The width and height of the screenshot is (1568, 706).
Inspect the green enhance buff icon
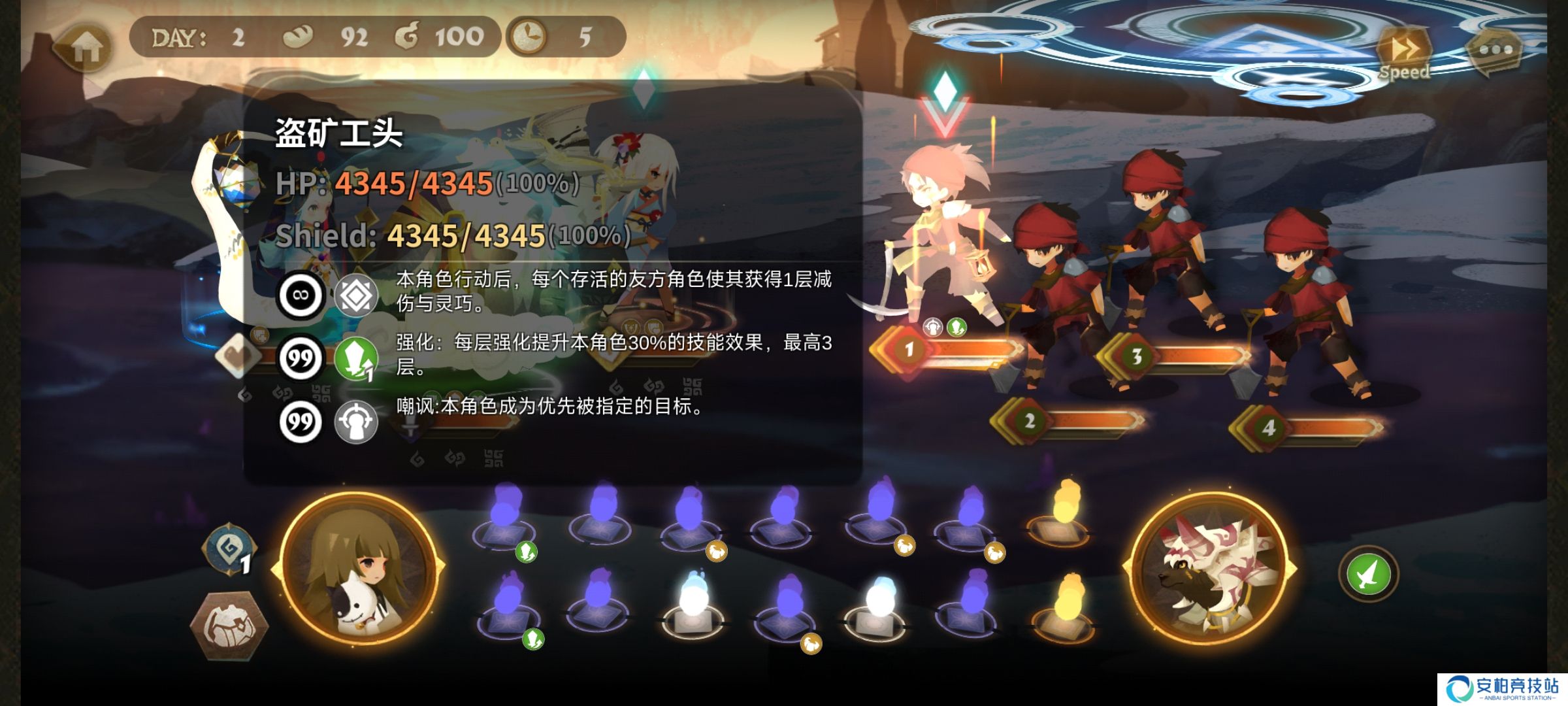point(356,359)
